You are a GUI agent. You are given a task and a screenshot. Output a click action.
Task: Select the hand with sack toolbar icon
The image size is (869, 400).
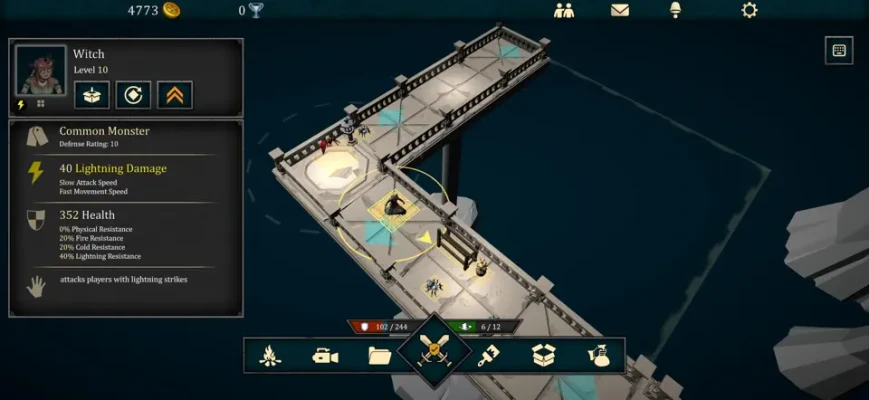[x=599, y=355]
